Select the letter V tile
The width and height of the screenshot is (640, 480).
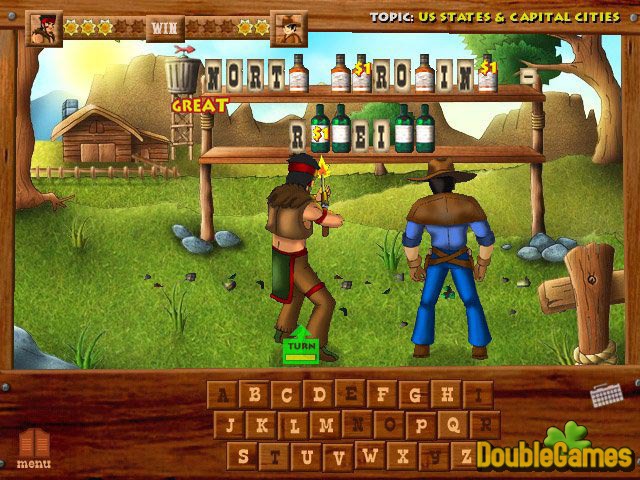(339, 456)
